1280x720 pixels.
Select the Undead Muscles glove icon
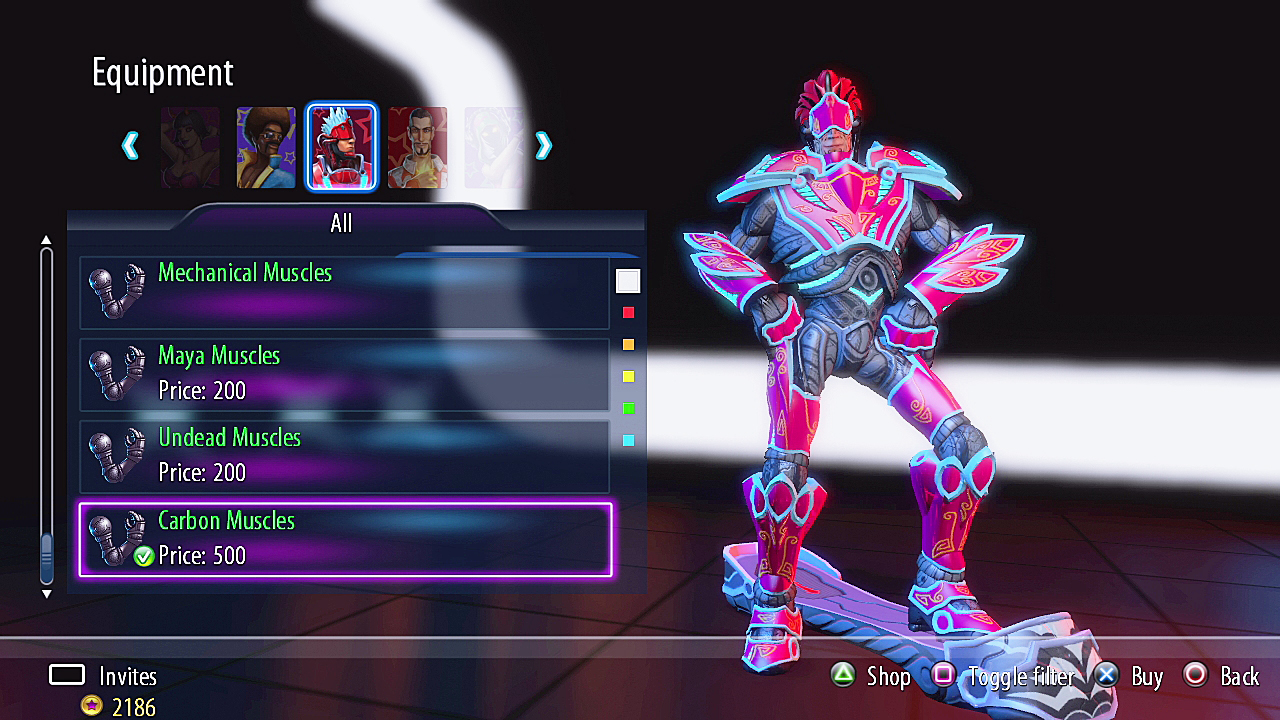(x=117, y=453)
